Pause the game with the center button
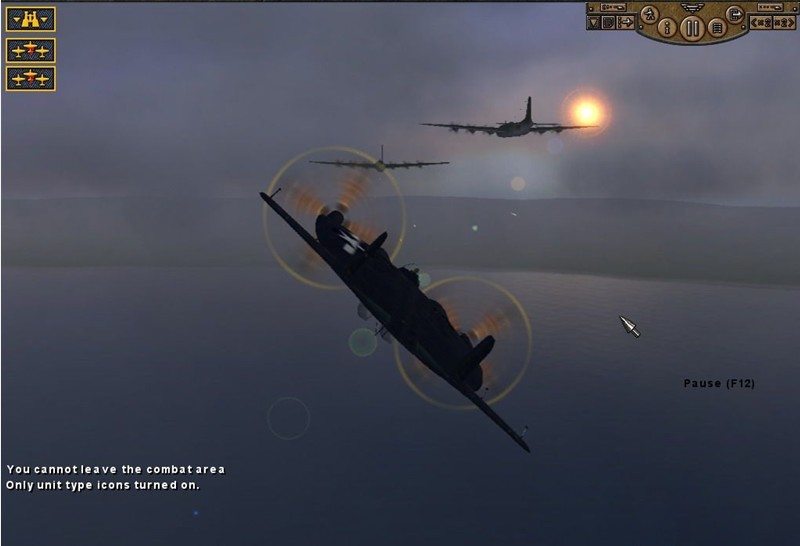800x546 pixels. [692, 28]
